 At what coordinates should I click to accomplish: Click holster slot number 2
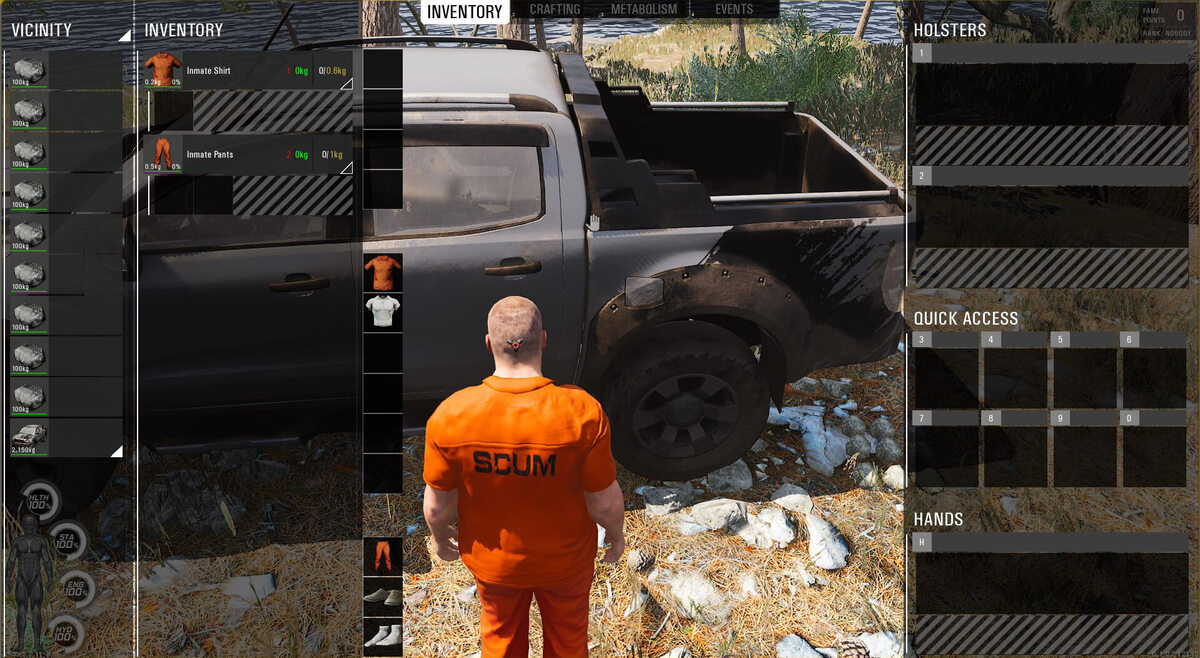1050,216
